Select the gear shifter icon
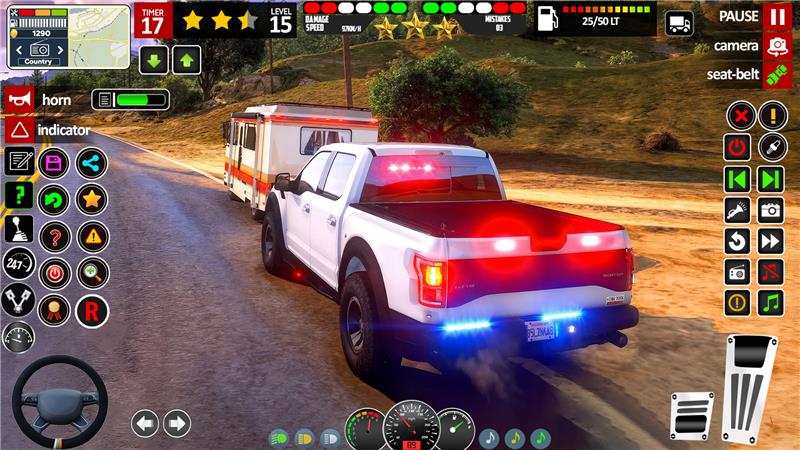Viewport: 800px width, 450px height. 18,230
